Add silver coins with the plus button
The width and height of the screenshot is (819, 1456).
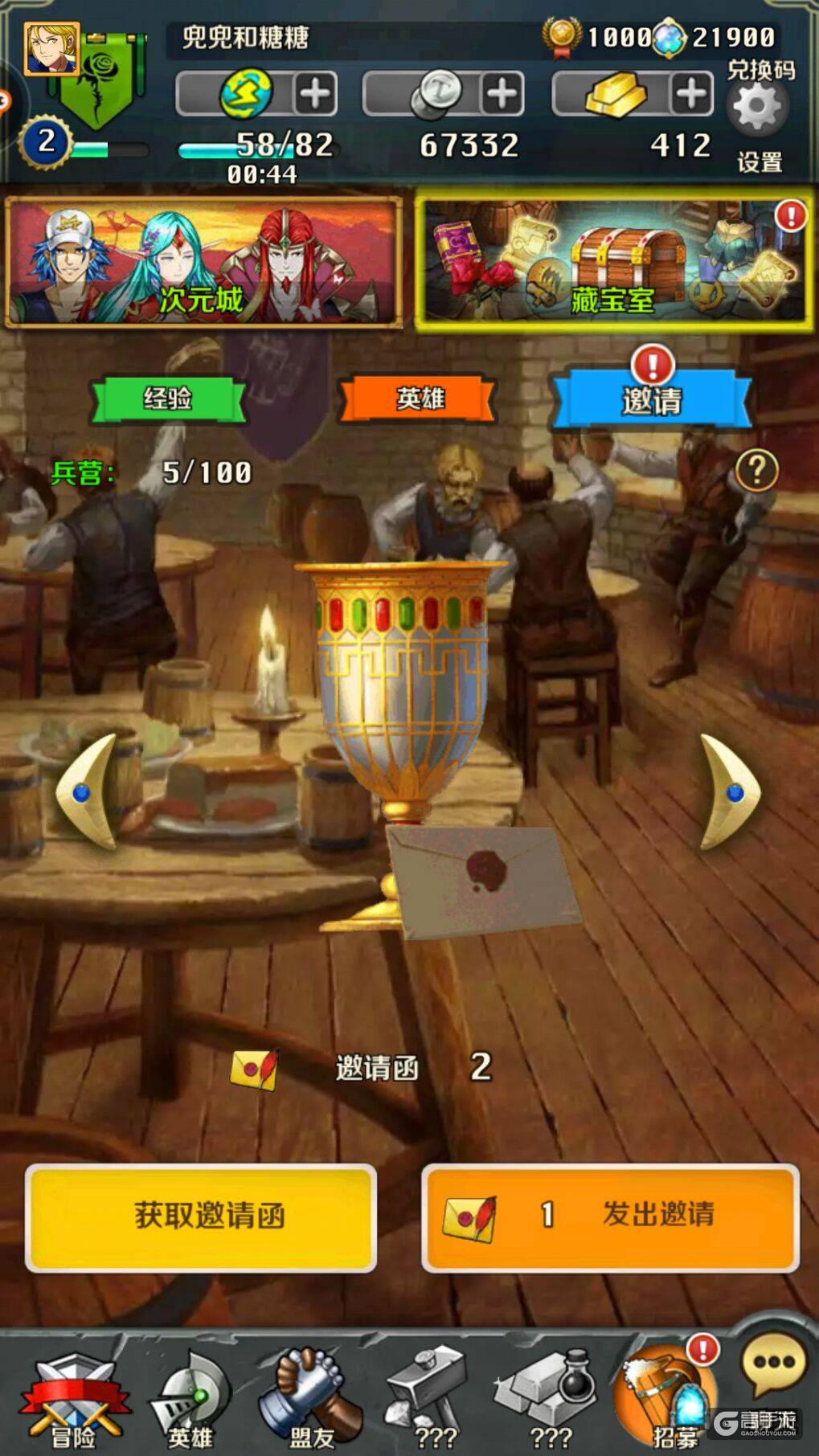[x=502, y=94]
